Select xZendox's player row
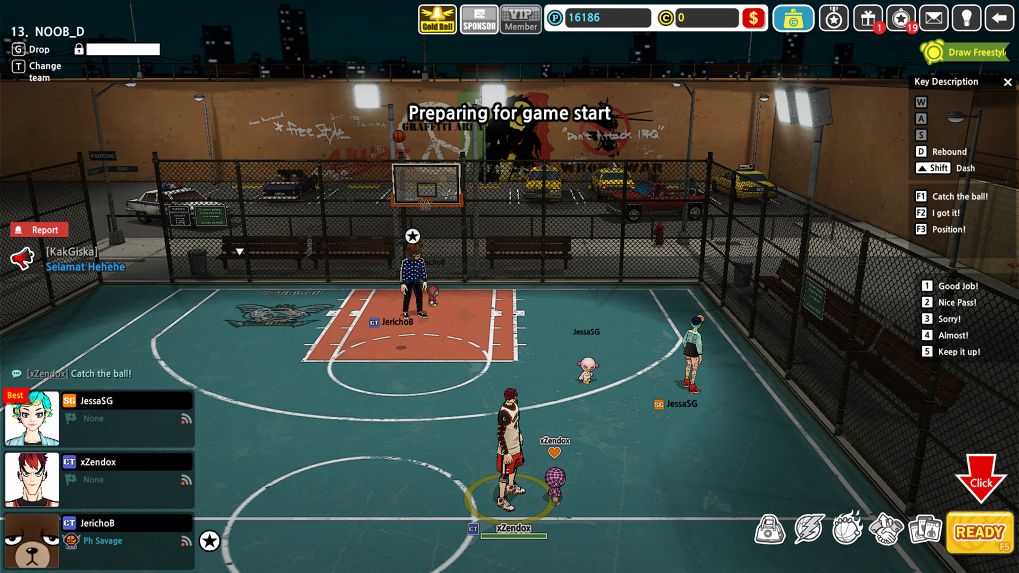Image resolution: width=1019 pixels, height=573 pixels. (100, 480)
